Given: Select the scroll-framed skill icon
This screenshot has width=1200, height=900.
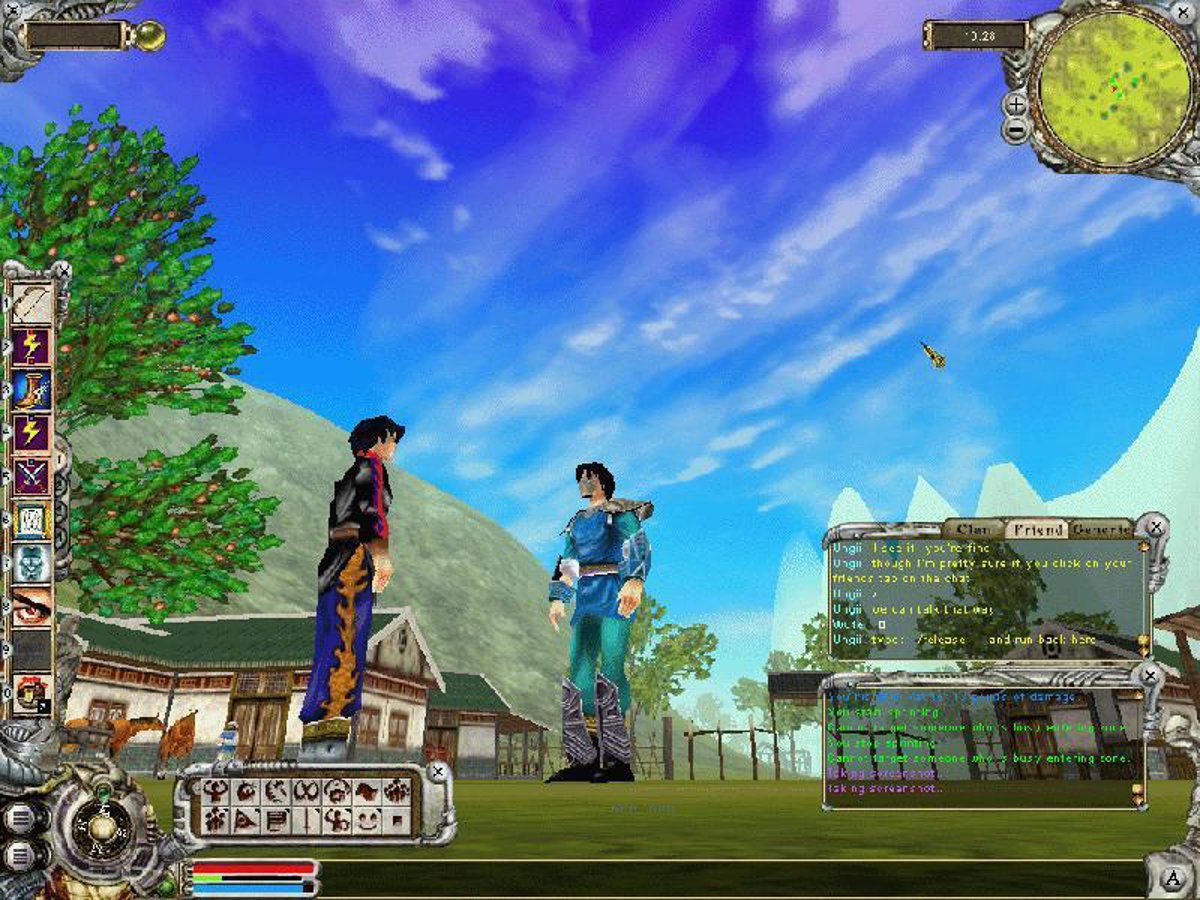Looking at the screenshot, I should tap(32, 520).
